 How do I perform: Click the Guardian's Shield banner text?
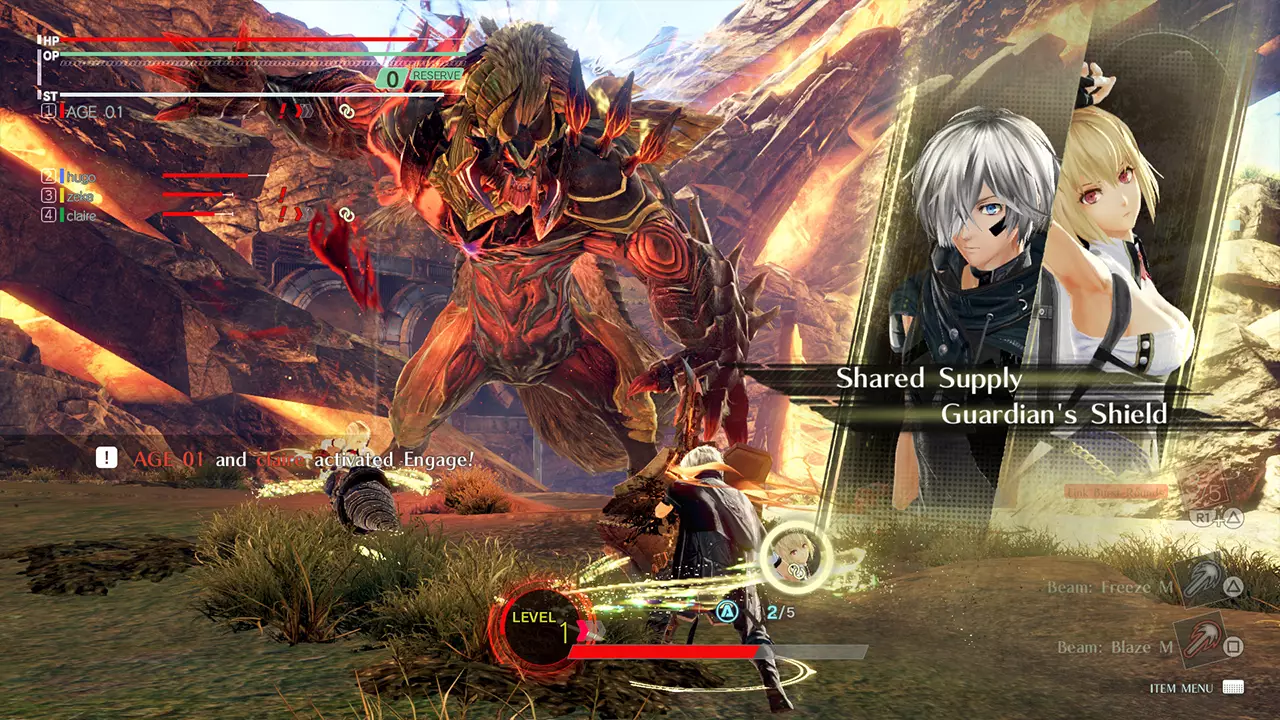click(1053, 414)
